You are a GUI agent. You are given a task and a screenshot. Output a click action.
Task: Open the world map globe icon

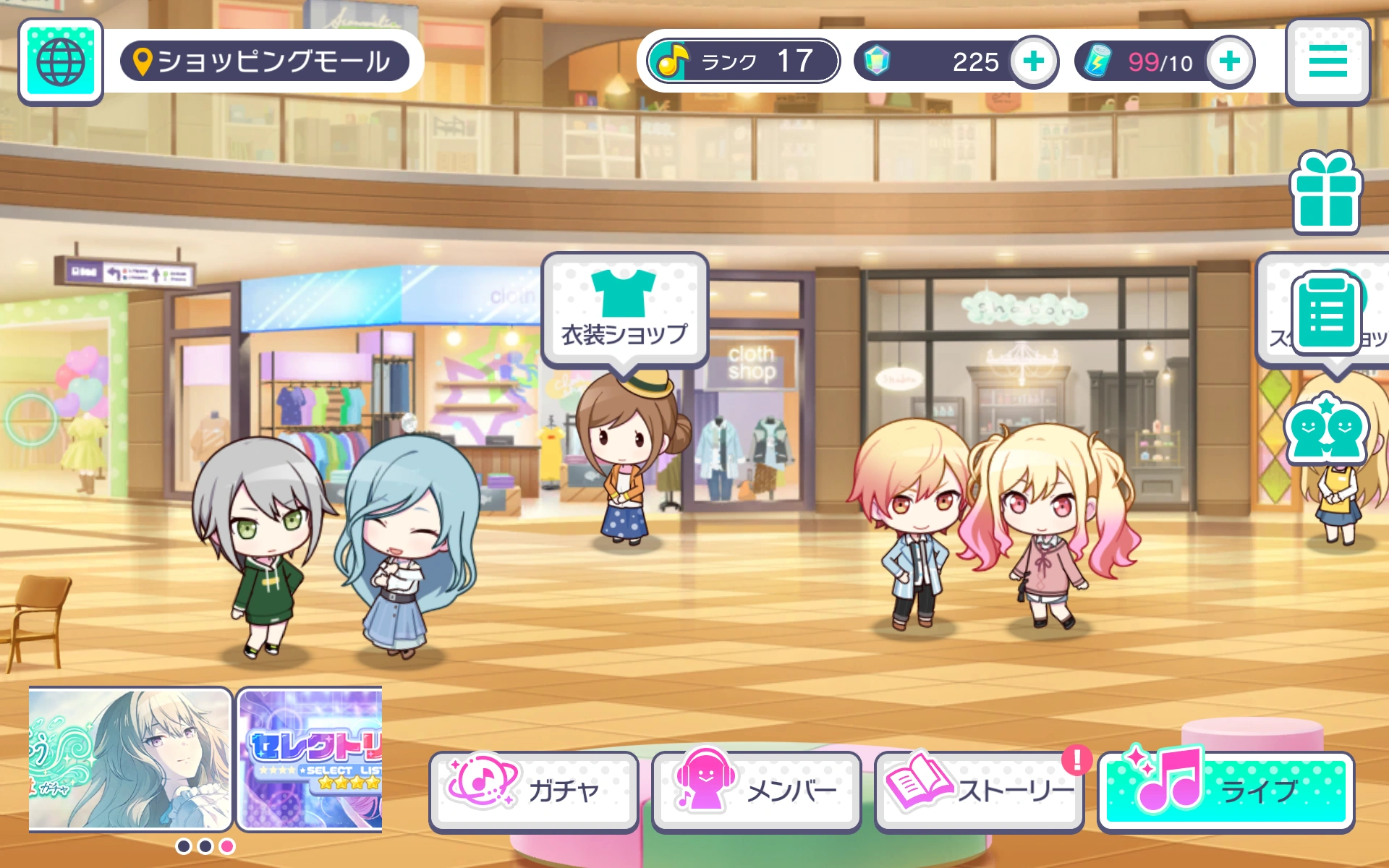coord(61,61)
